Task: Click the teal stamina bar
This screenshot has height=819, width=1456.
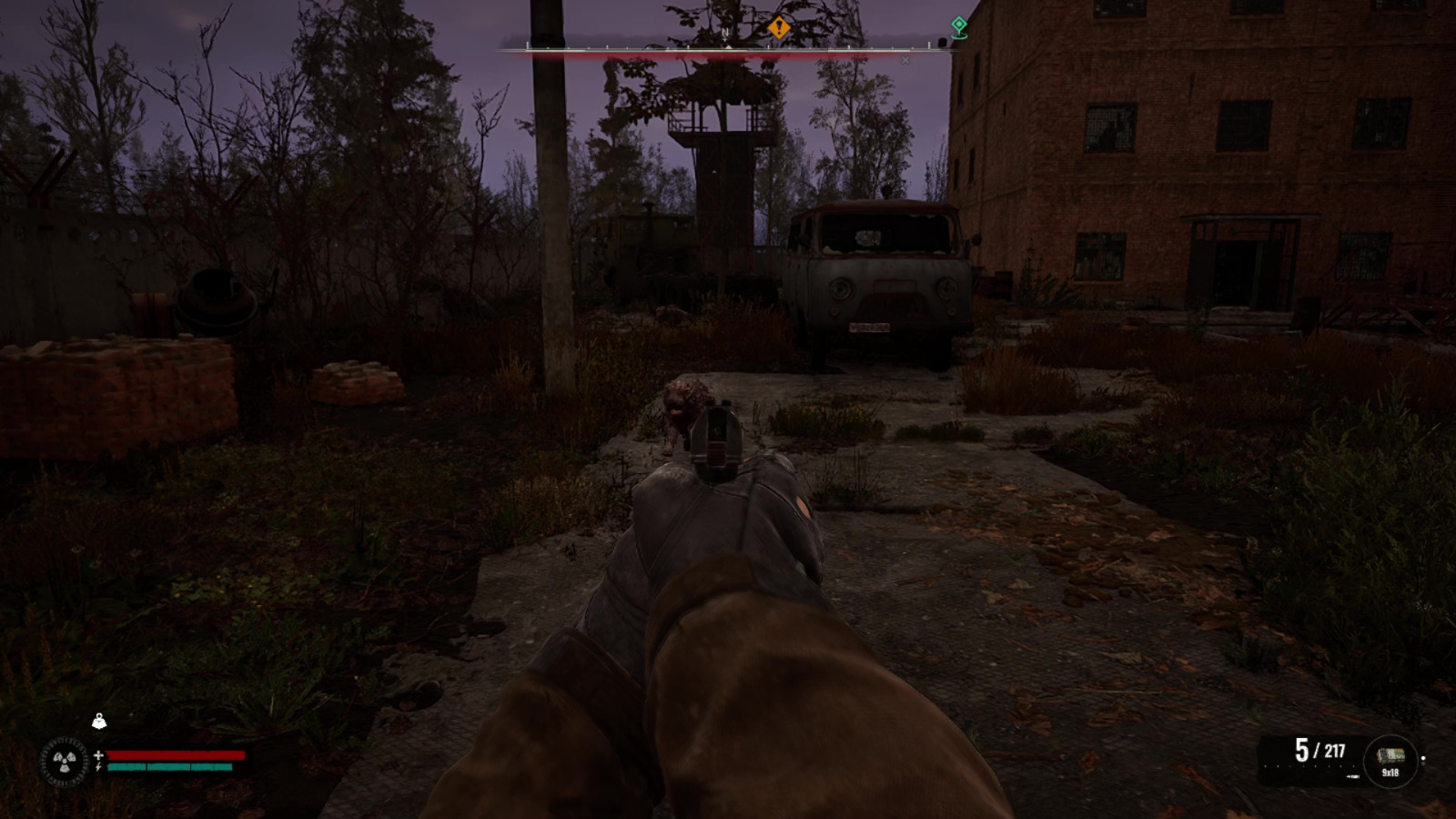Action: click(x=171, y=767)
